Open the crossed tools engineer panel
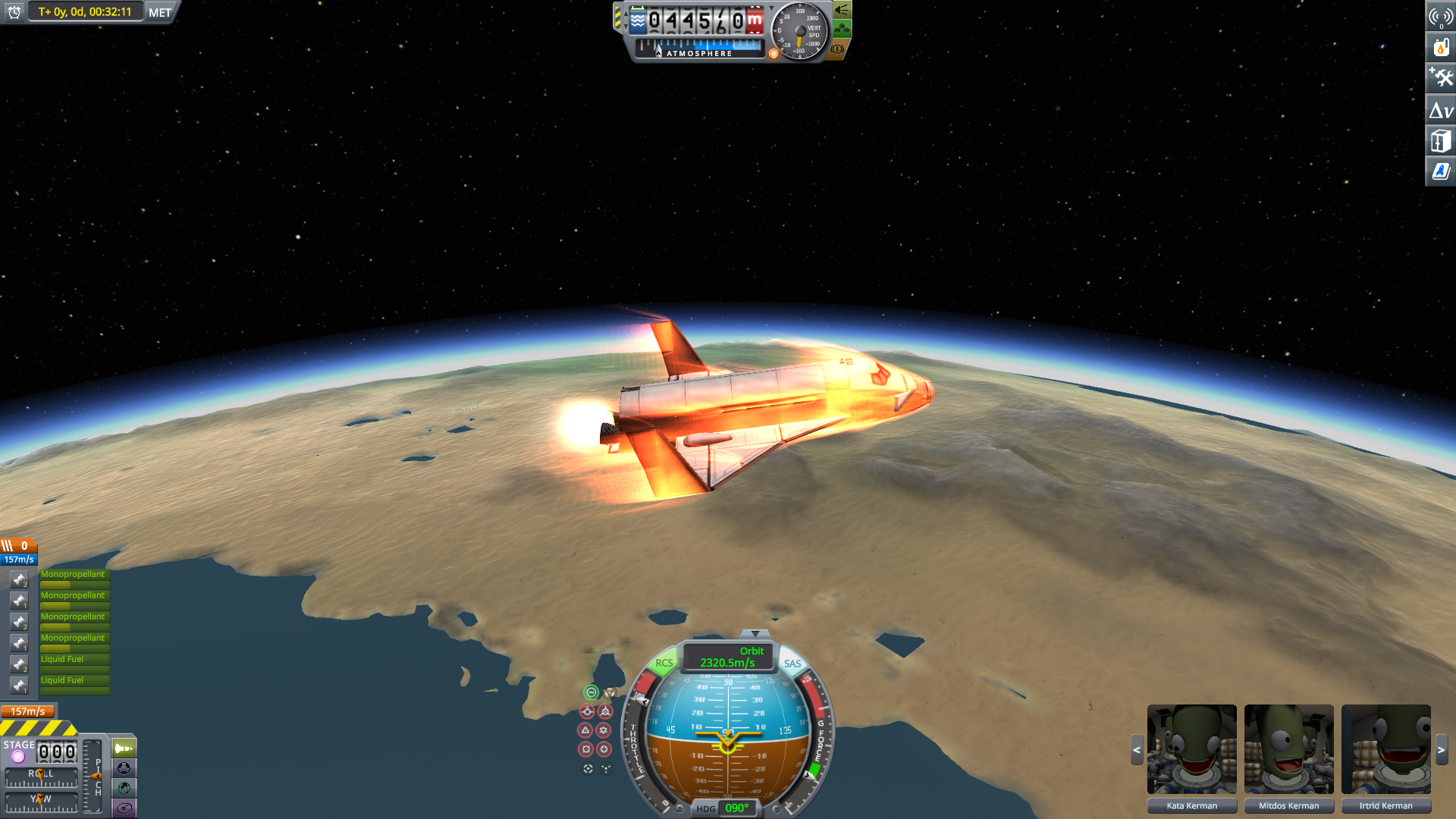This screenshot has width=1456, height=819. coord(1440,78)
